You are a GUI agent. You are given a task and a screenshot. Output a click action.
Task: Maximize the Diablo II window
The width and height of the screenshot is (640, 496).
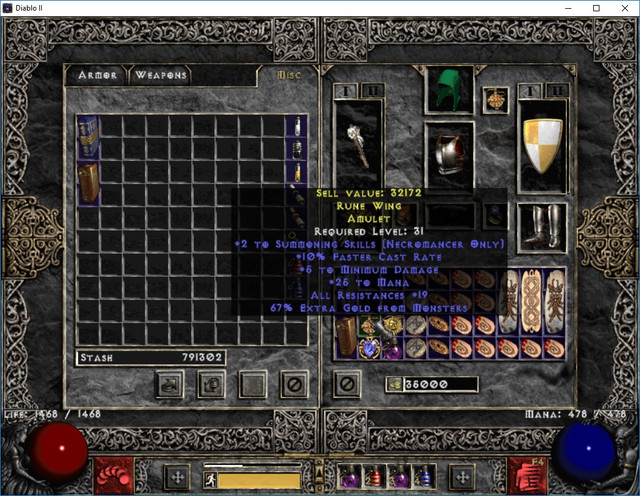[596, 9]
